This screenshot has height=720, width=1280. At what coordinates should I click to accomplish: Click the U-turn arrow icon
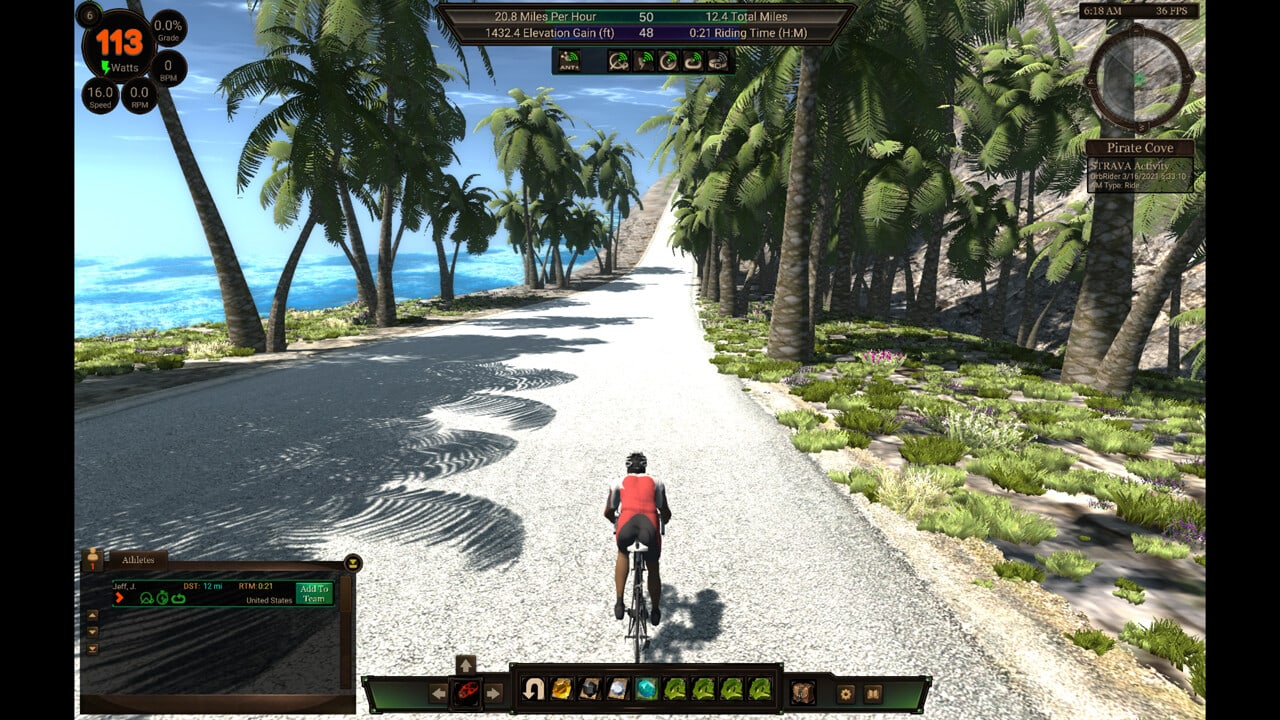pyautogui.click(x=533, y=689)
